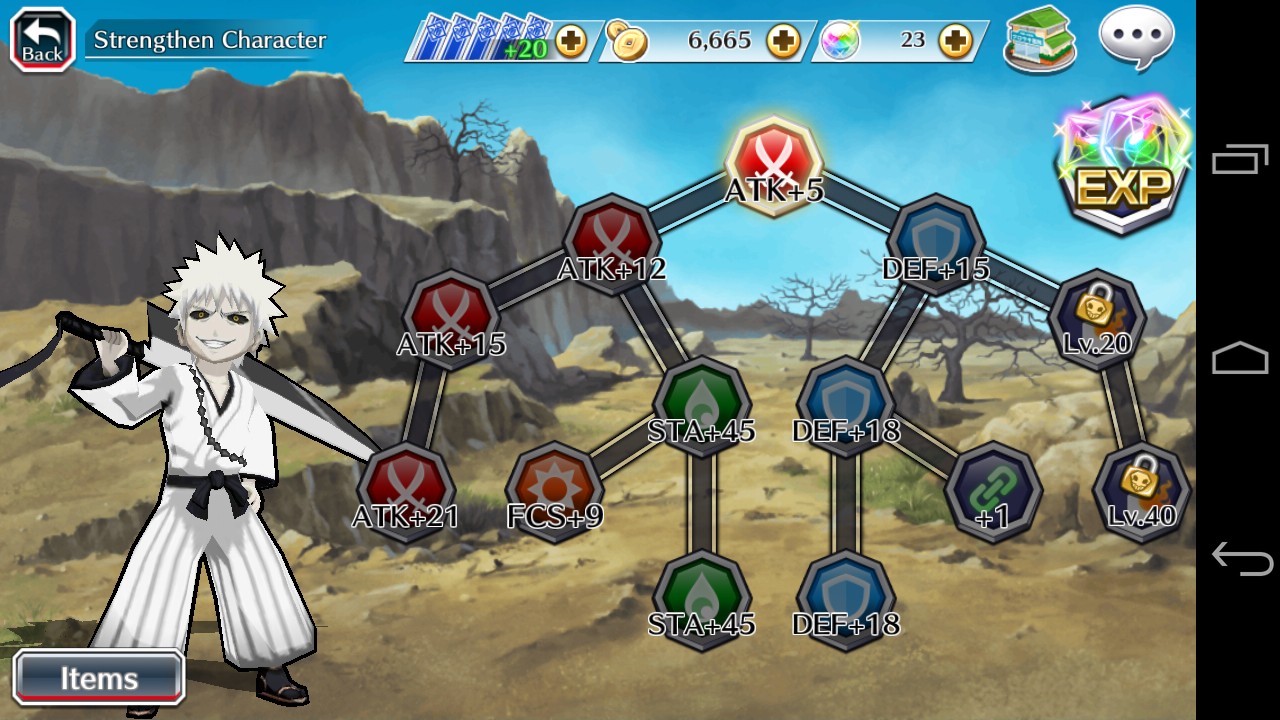The height and width of the screenshot is (720, 1280).
Task: Select the ATK+21 node
Action: pos(406,490)
